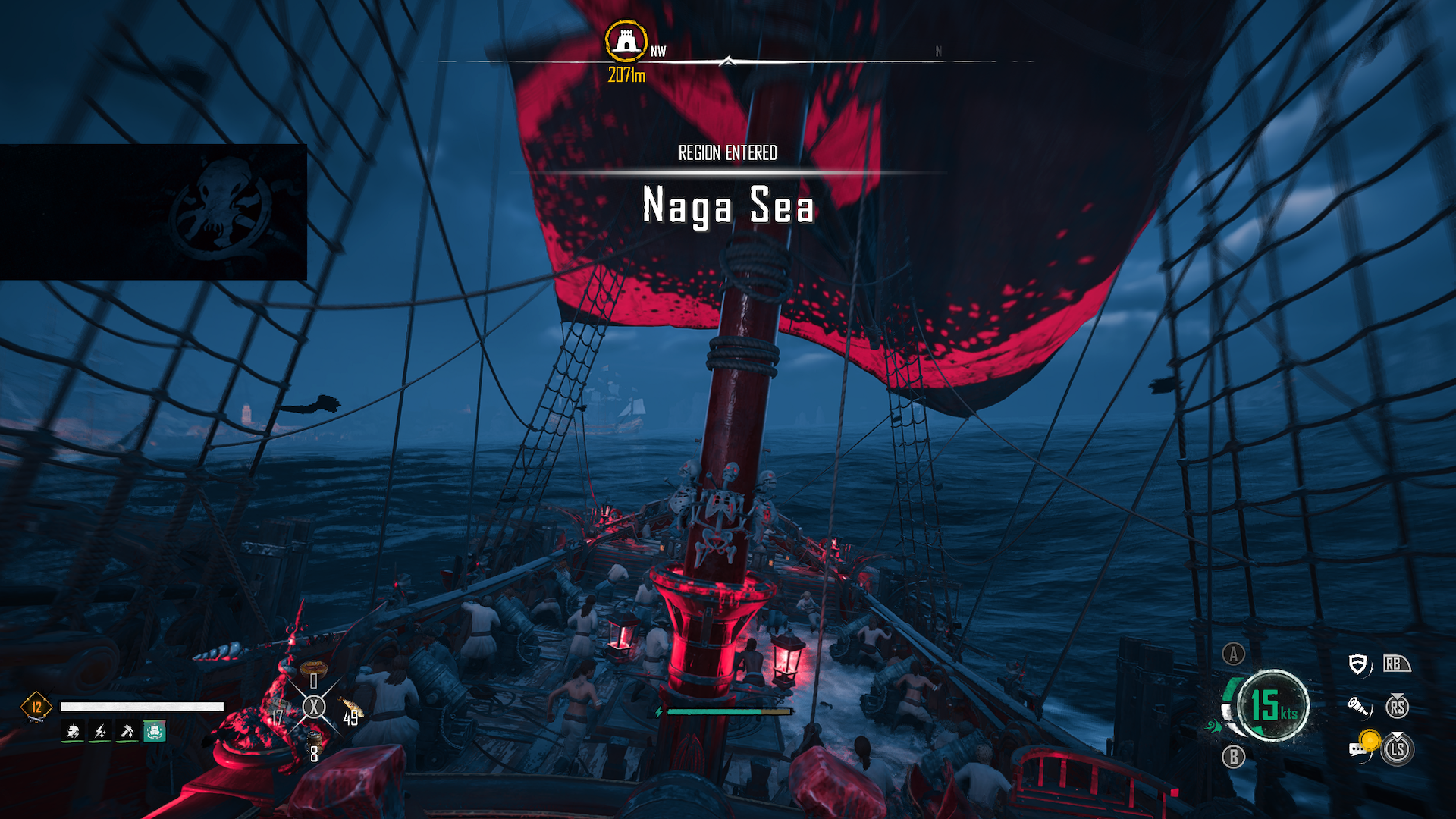This screenshot has height=819, width=1456.
Task: Click the hammer repair buff icon
Action: coord(127,731)
